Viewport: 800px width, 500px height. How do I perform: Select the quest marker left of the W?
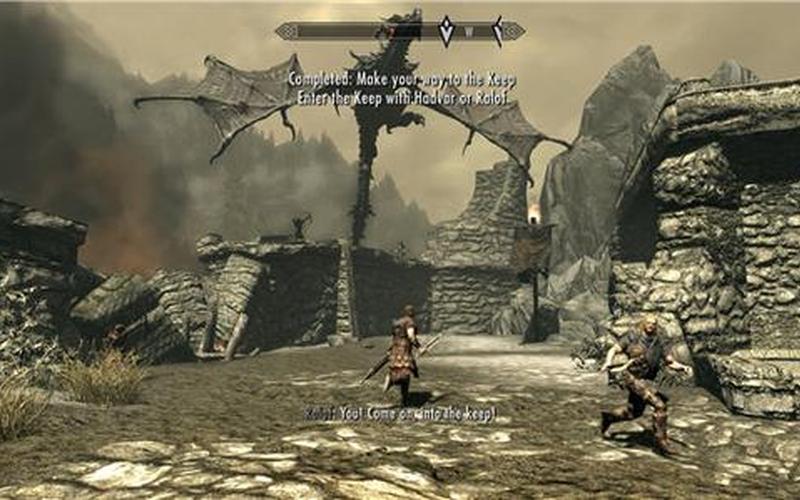click(x=446, y=30)
